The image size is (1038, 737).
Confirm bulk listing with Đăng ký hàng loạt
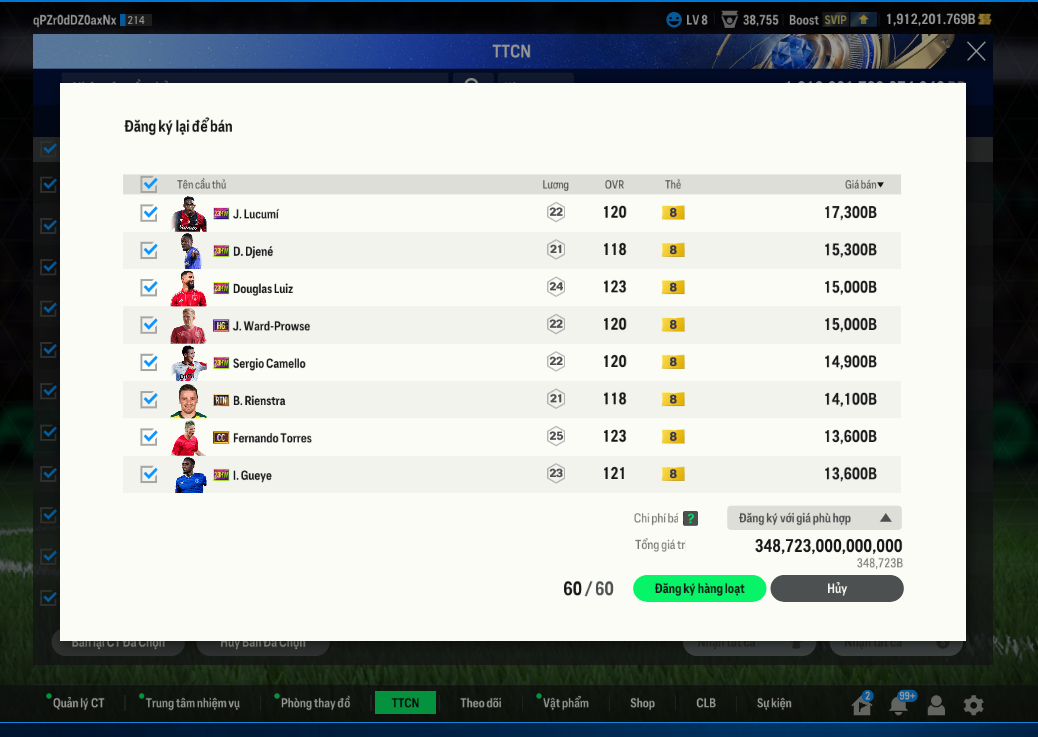[x=699, y=589]
